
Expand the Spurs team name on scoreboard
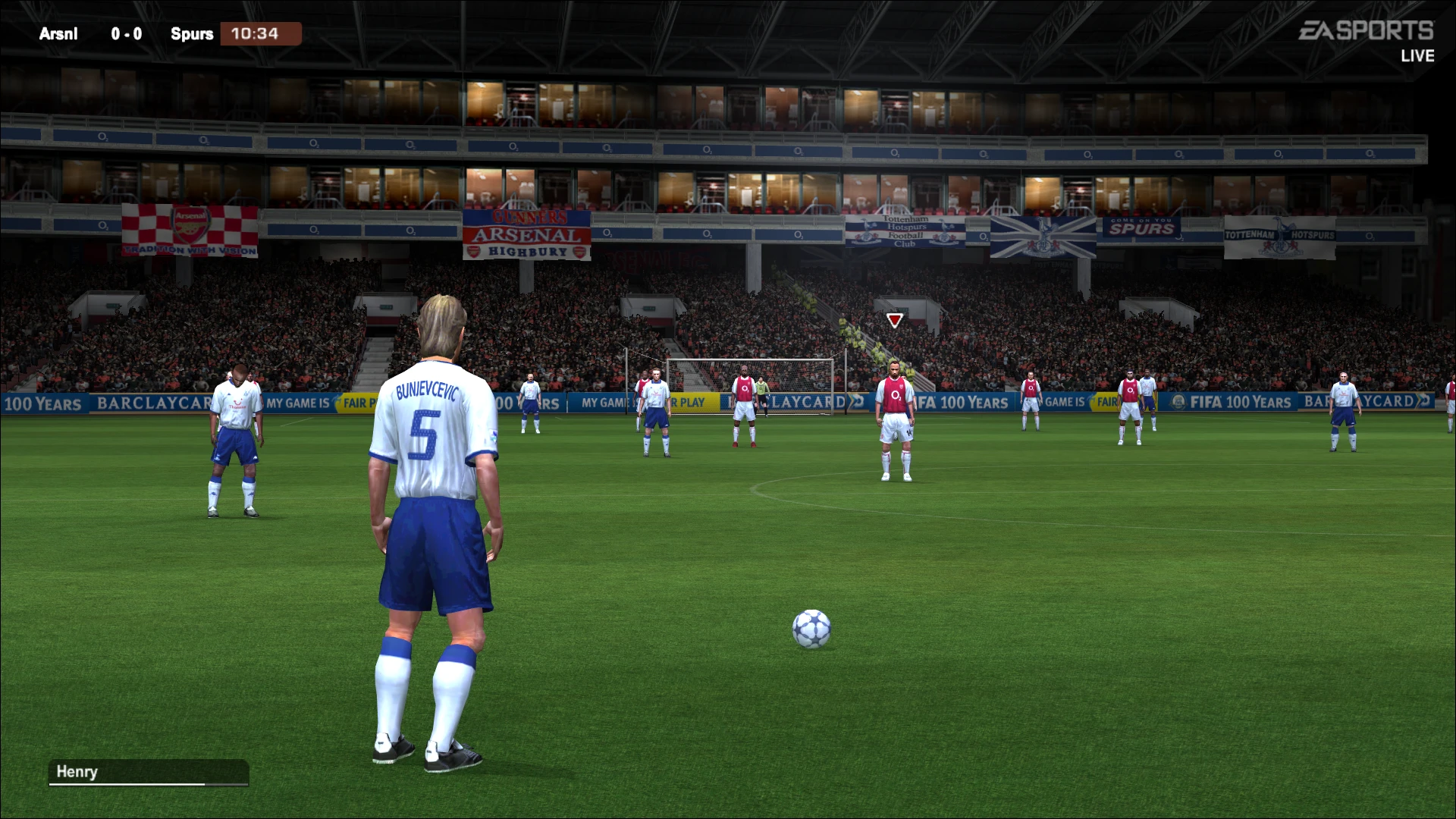[191, 33]
